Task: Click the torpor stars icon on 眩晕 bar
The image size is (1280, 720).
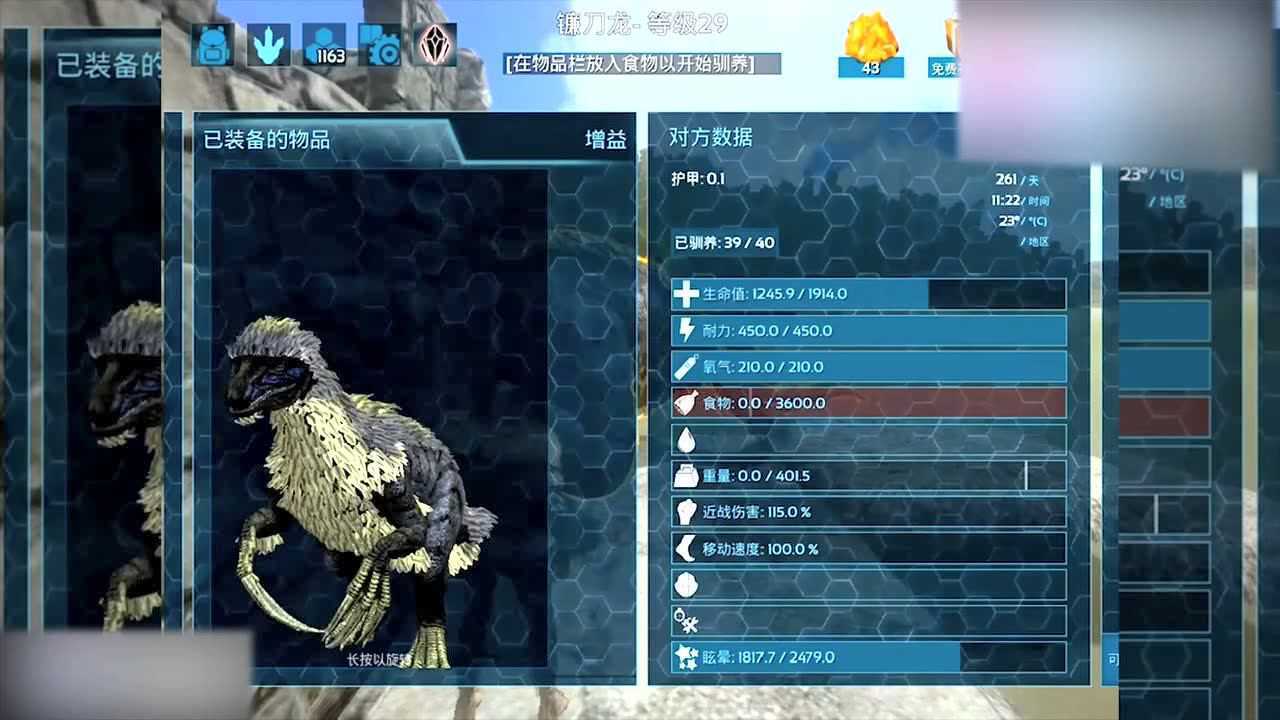Action: pos(686,657)
